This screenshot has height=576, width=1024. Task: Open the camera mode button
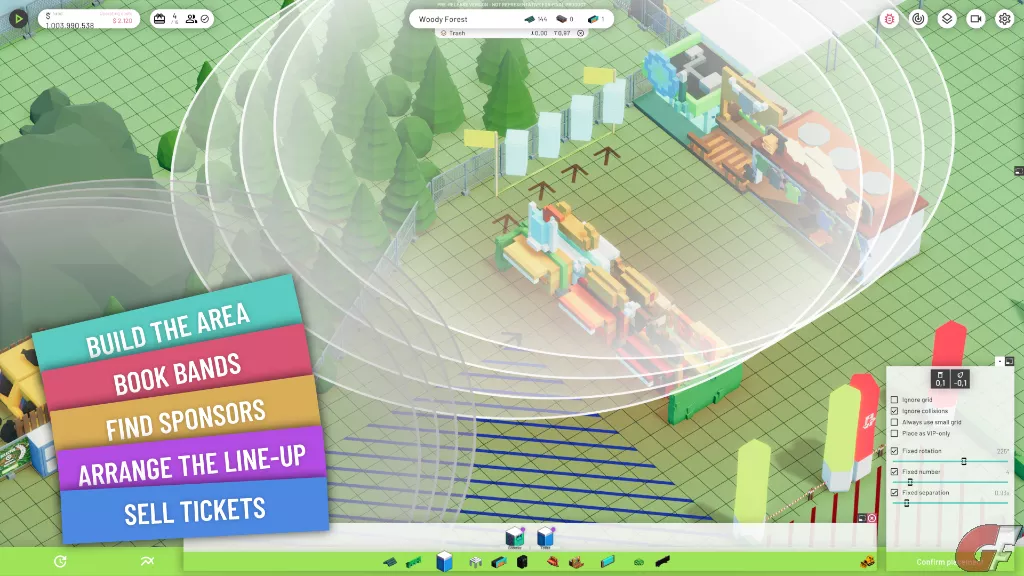click(x=975, y=19)
